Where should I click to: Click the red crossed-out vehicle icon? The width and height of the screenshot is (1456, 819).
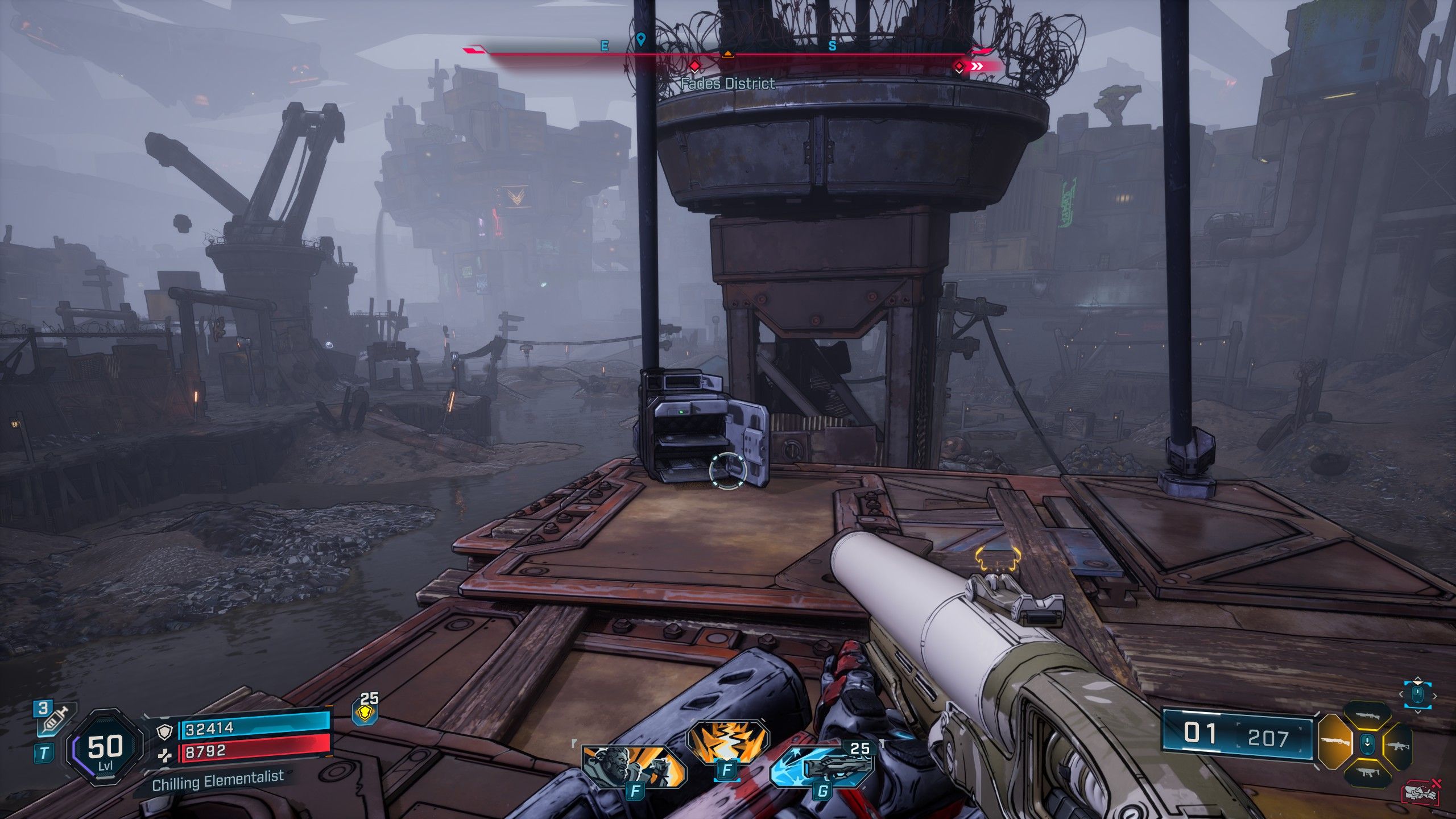coord(1421,793)
